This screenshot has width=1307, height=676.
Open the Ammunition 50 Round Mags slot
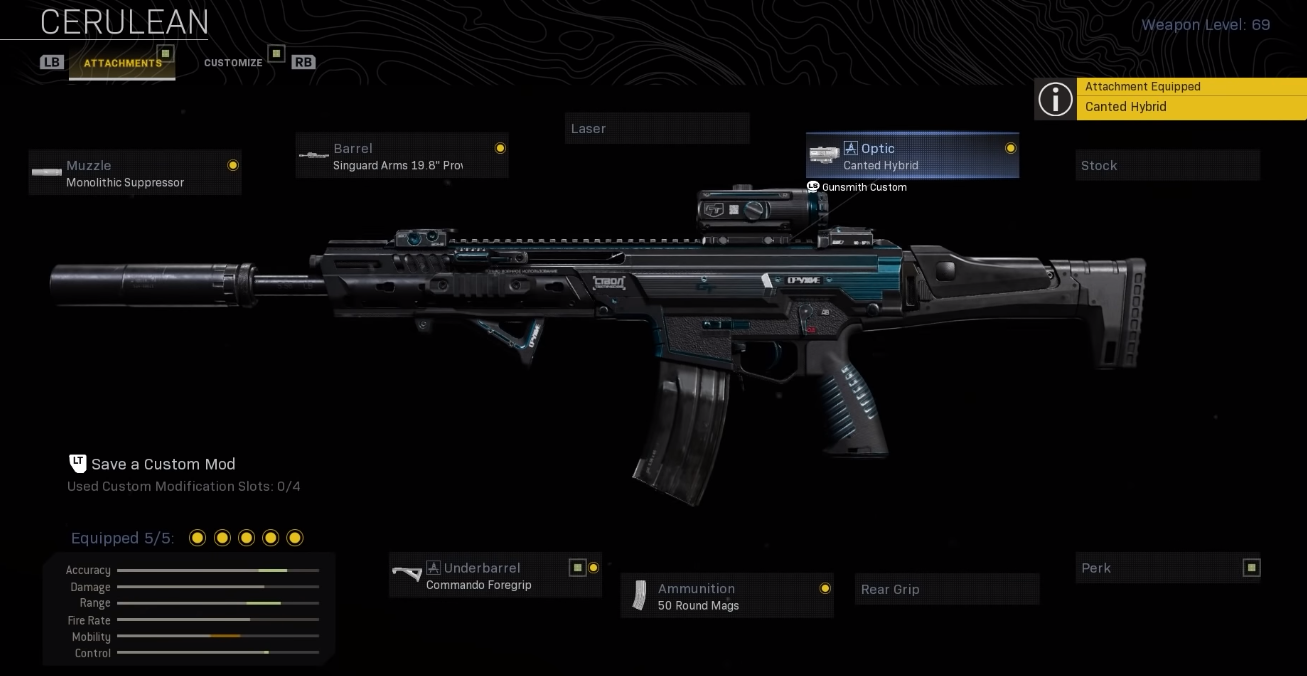[x=727, y=596]
